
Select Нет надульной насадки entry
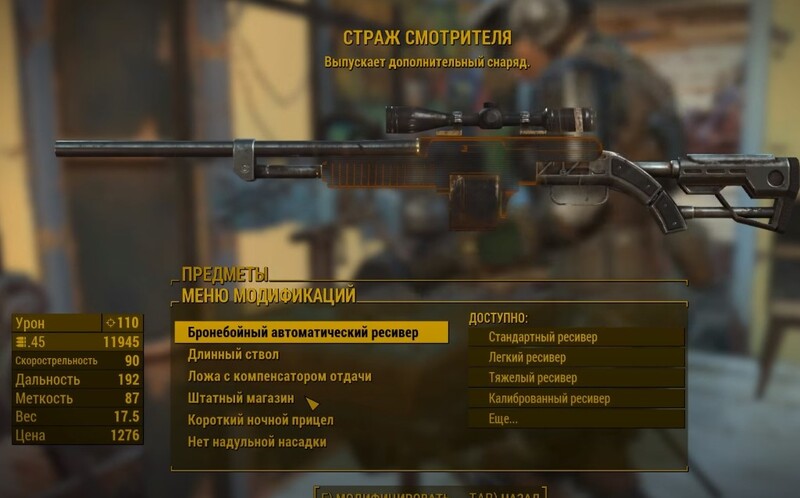click(x=257, y=442)
